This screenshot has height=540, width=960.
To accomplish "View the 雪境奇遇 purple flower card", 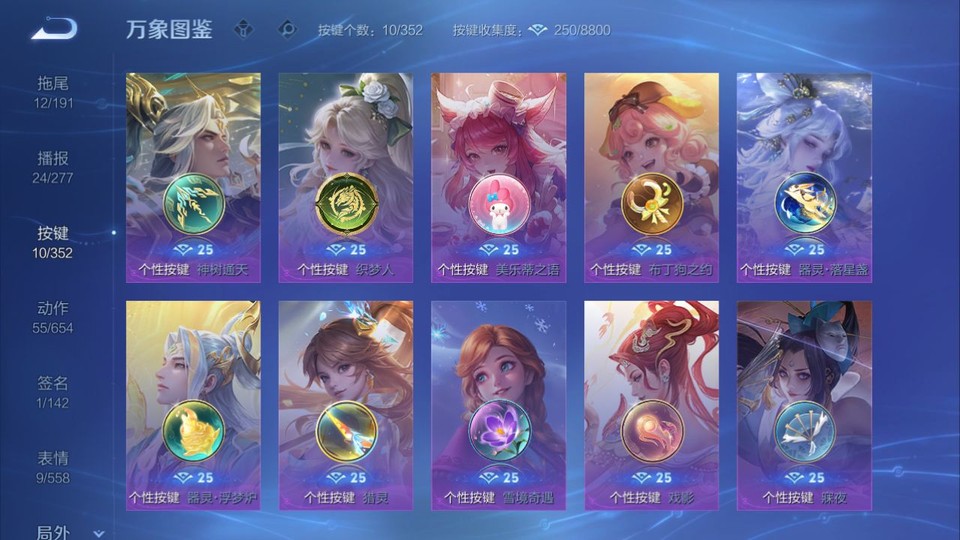I will [x=498, y=405].
